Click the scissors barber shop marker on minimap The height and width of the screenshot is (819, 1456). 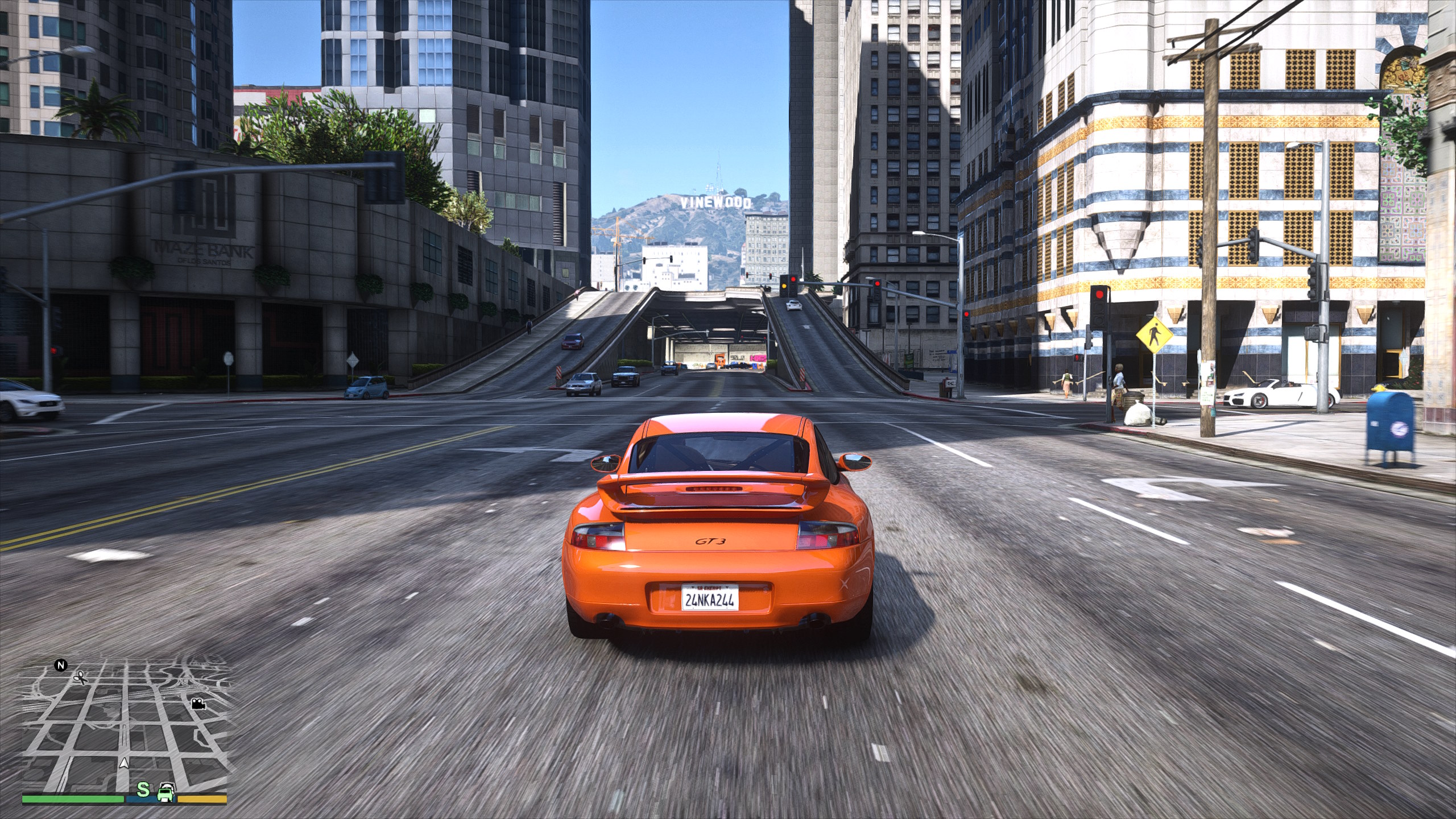pyautogui.click(x=80, y=677)
